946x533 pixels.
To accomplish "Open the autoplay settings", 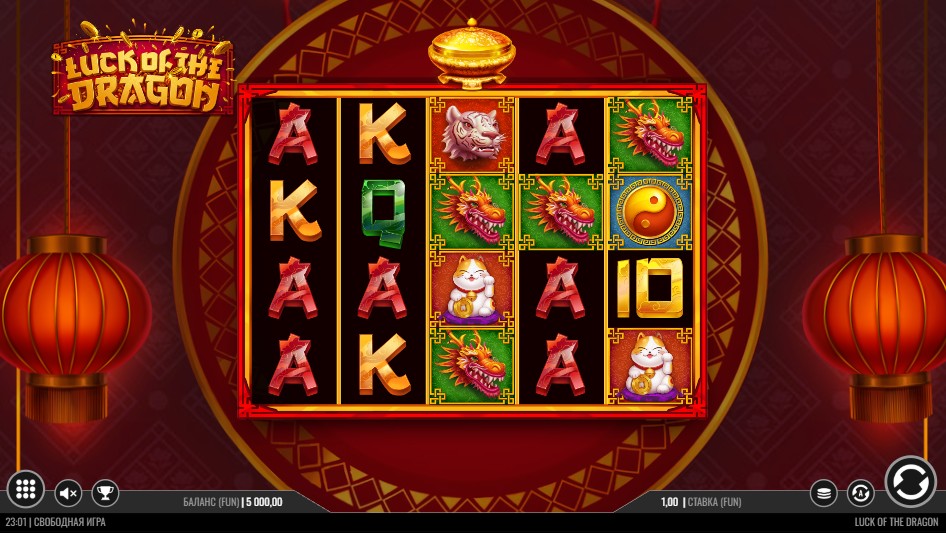I will tap(860, 493).
